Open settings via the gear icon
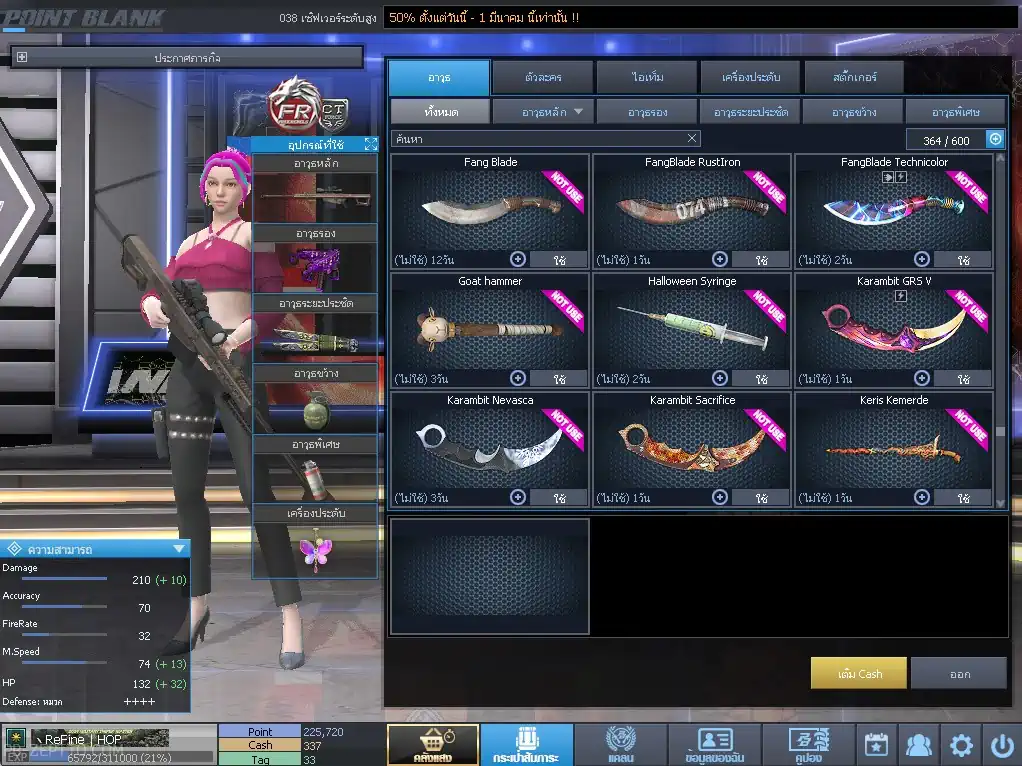The height and width of the screenshot is (766, 1022). tap(961, 745)
